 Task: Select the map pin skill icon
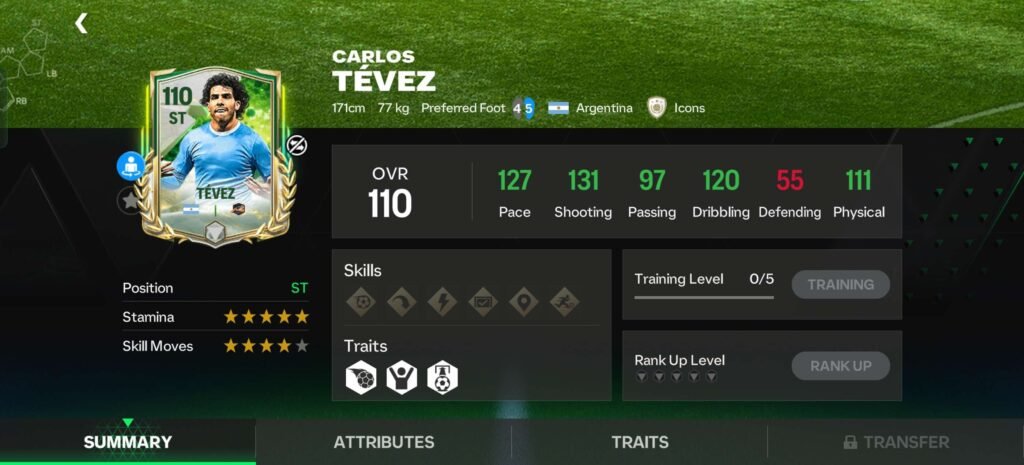[523, 302]
